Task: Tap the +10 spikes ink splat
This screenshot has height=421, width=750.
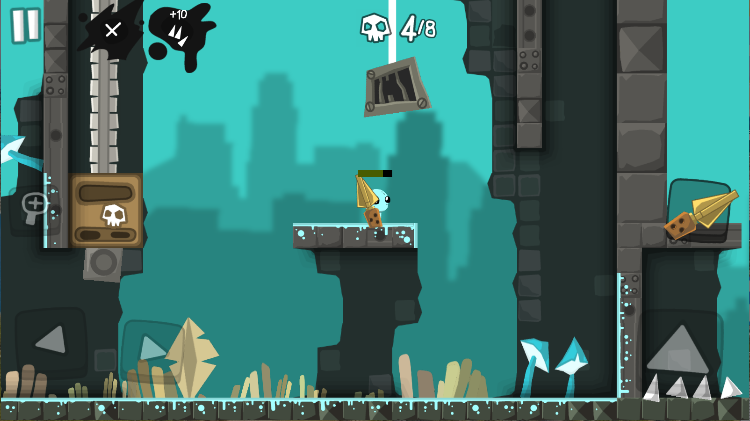Action: [179, 31]
